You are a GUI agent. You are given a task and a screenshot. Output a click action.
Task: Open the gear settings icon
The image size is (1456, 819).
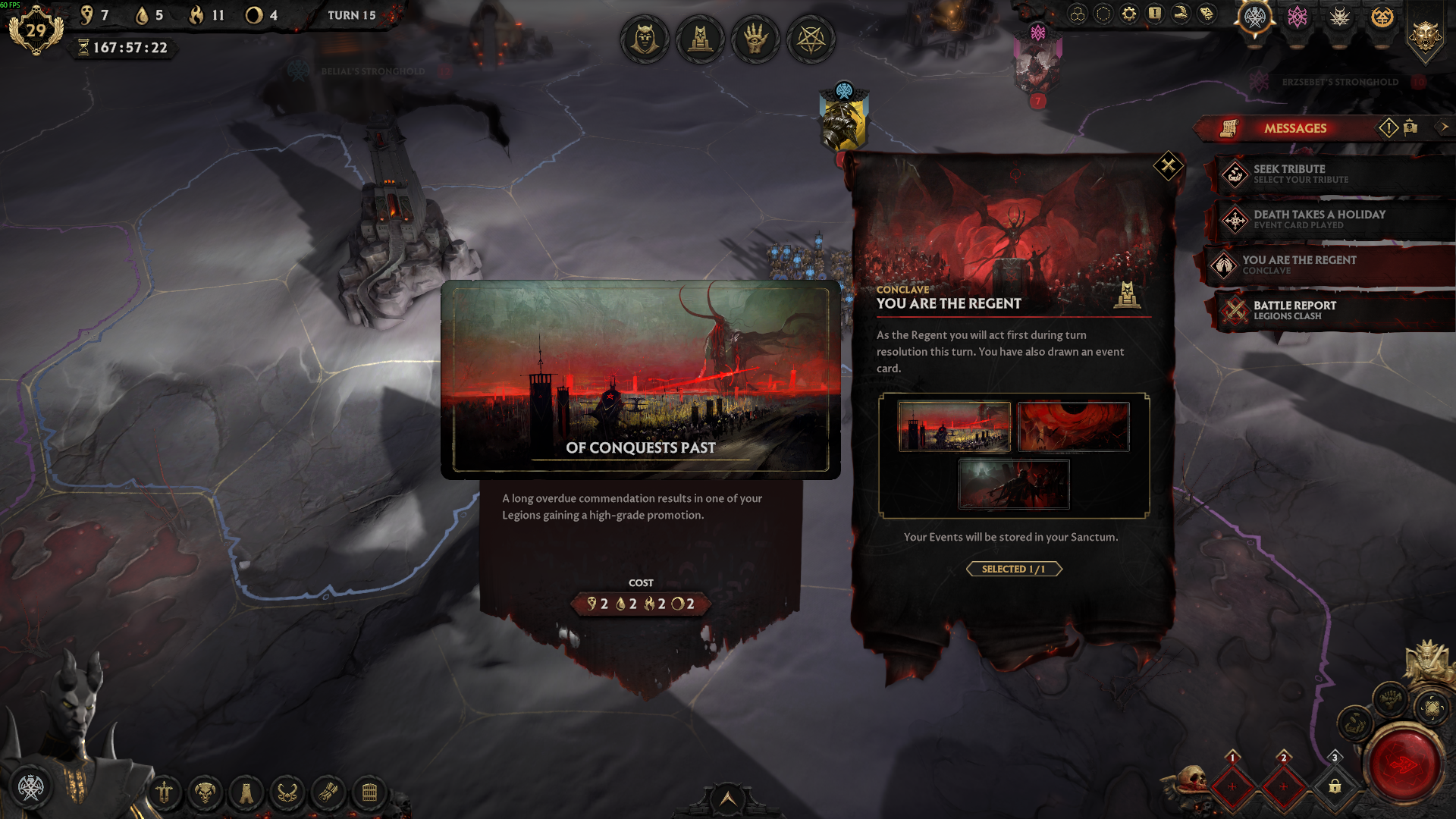coord(1129,14)
